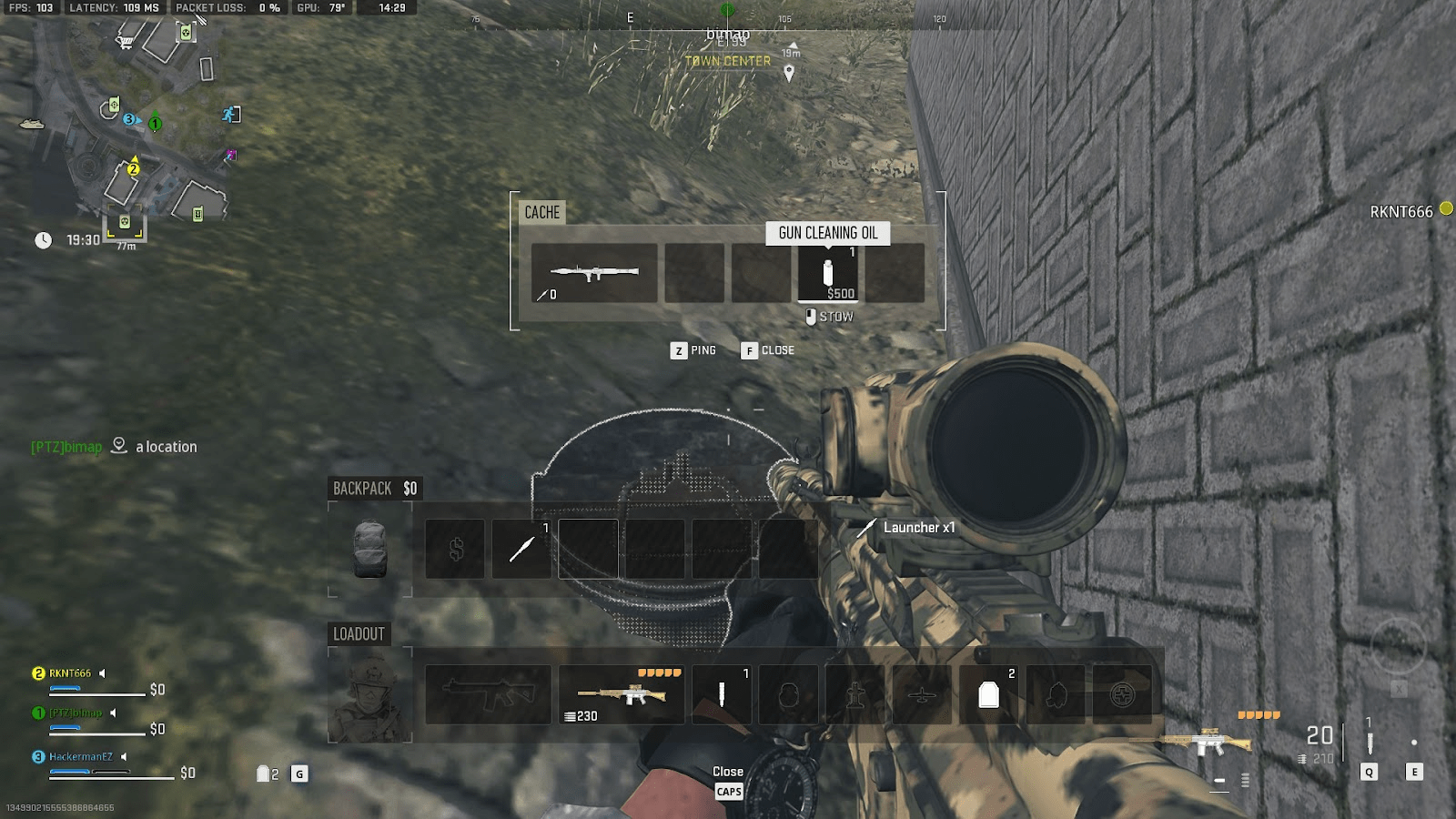Select the RPG launcher in the cache
Image resolution: width=1456 pixels, height=819 pixels.
click(x=592, y=272)
